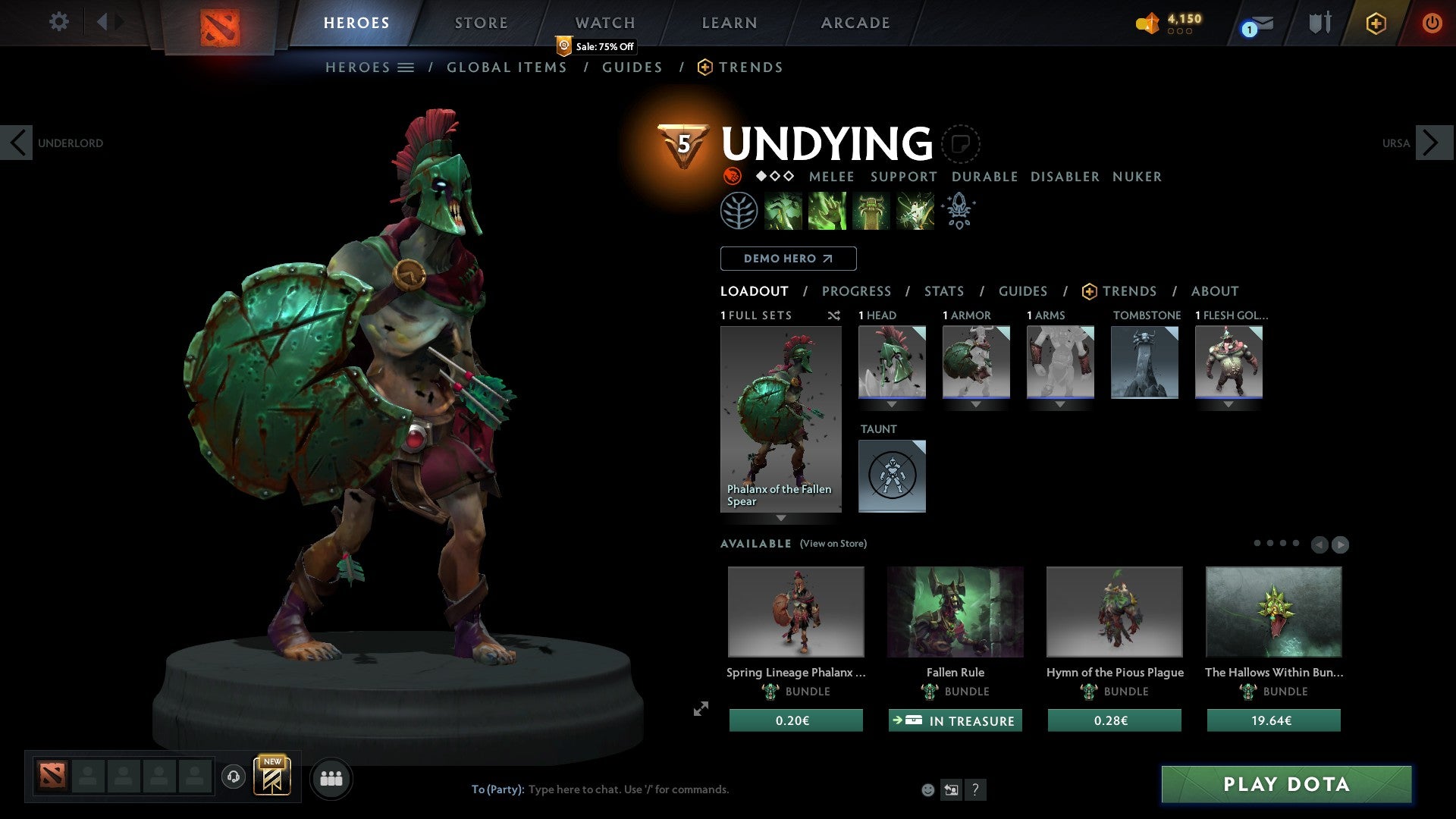This screenshot has height=819, width=1456.
Task: Open the Watch menu item
Action: [604, 23]
